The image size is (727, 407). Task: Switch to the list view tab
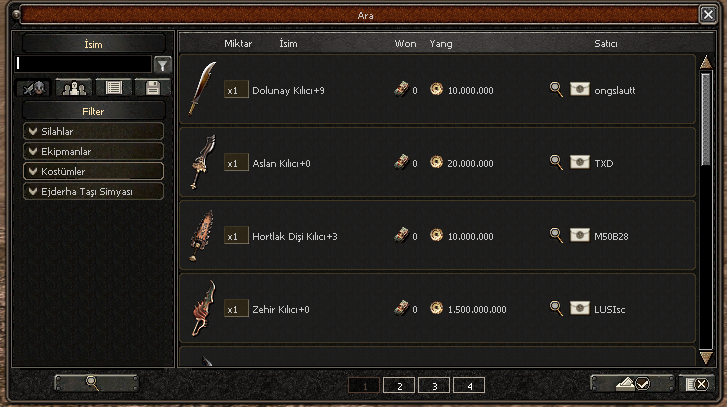[113, 87]
